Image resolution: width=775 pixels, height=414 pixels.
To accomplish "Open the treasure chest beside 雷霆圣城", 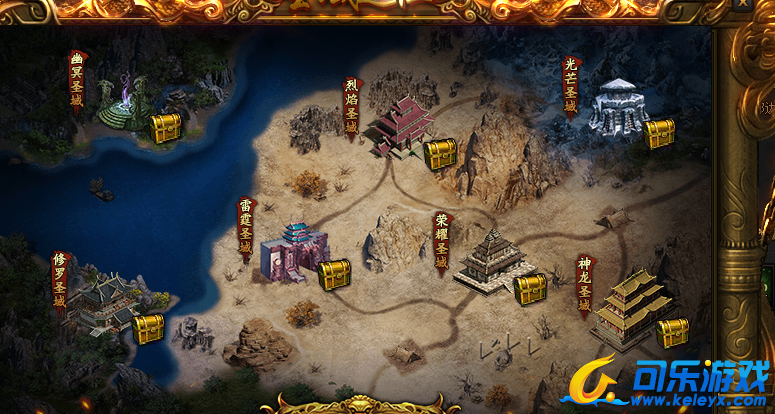I will [335, 274].
